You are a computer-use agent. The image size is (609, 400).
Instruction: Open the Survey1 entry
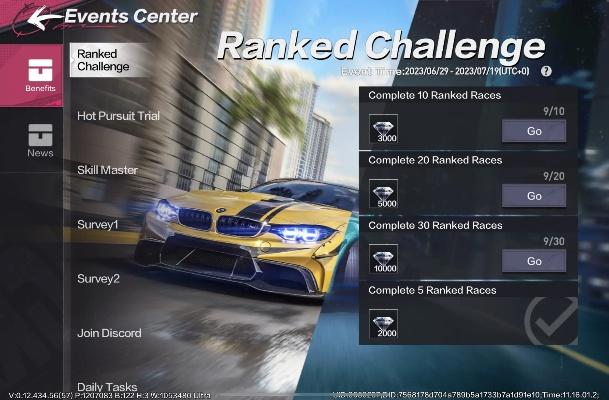tap(98, 224)
